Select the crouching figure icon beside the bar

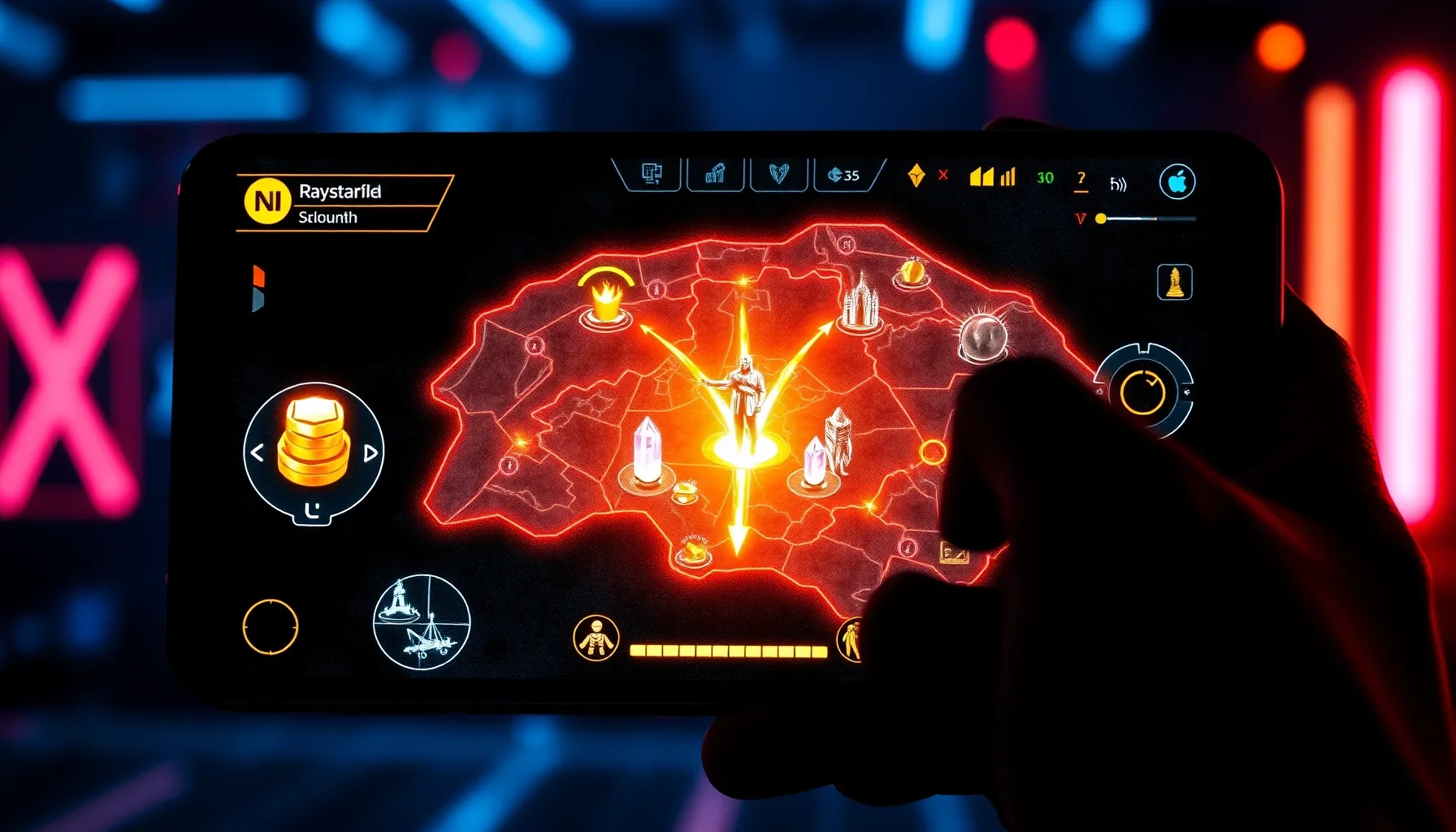click(596, 638)
